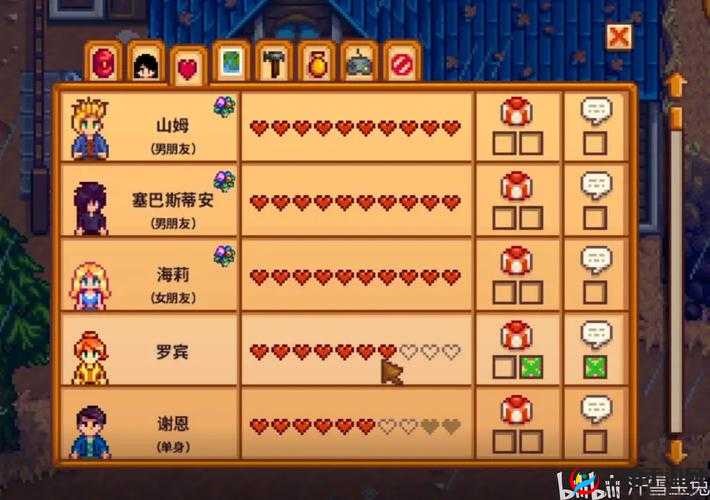
Task: Click the down arrow of the scrollbar
Action: click(x=676, y=450)
